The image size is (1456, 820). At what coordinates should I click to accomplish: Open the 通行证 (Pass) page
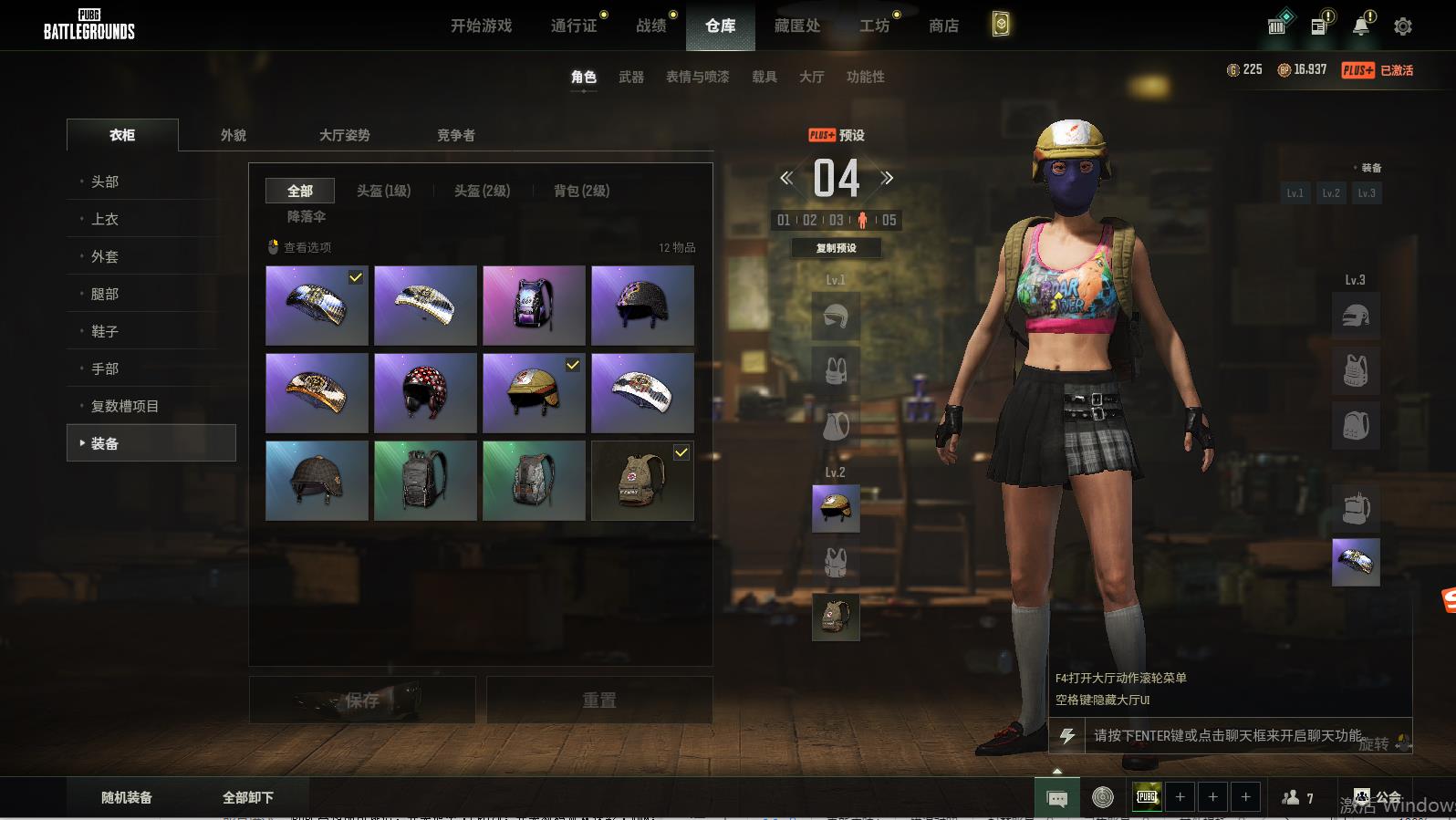[574, 26]
